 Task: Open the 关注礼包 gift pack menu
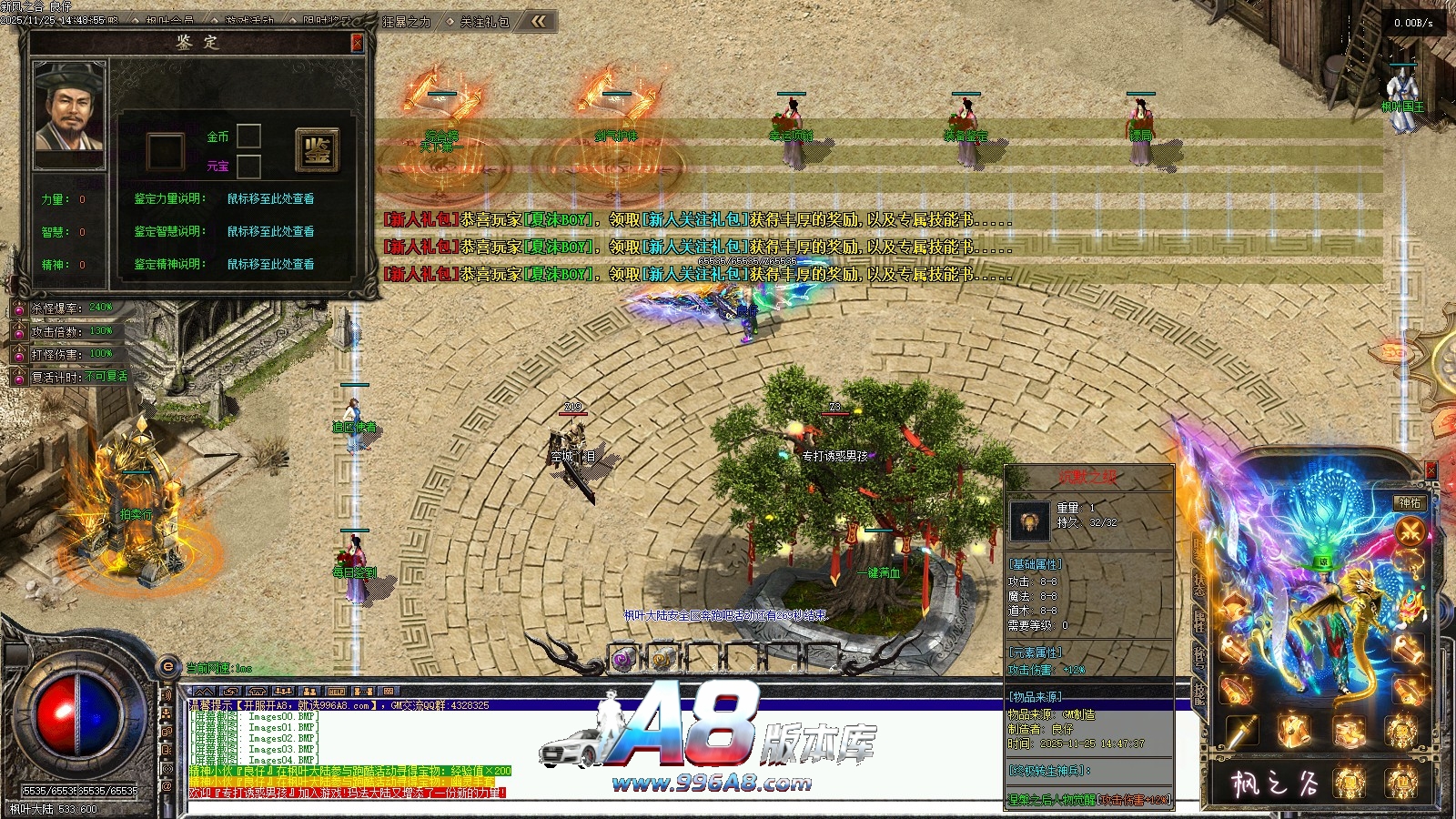click(x=485, y=21)
